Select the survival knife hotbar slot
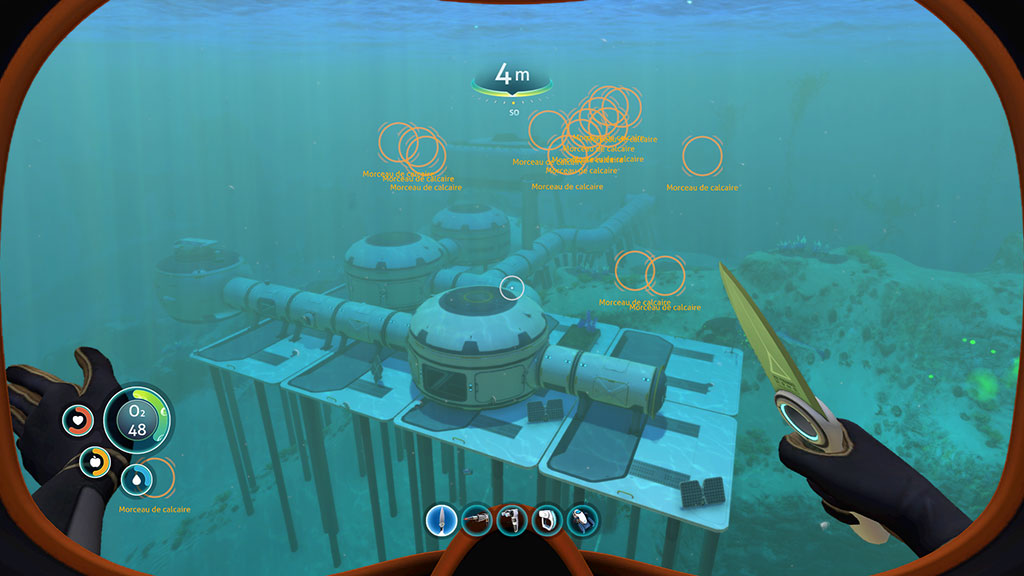 442,520
